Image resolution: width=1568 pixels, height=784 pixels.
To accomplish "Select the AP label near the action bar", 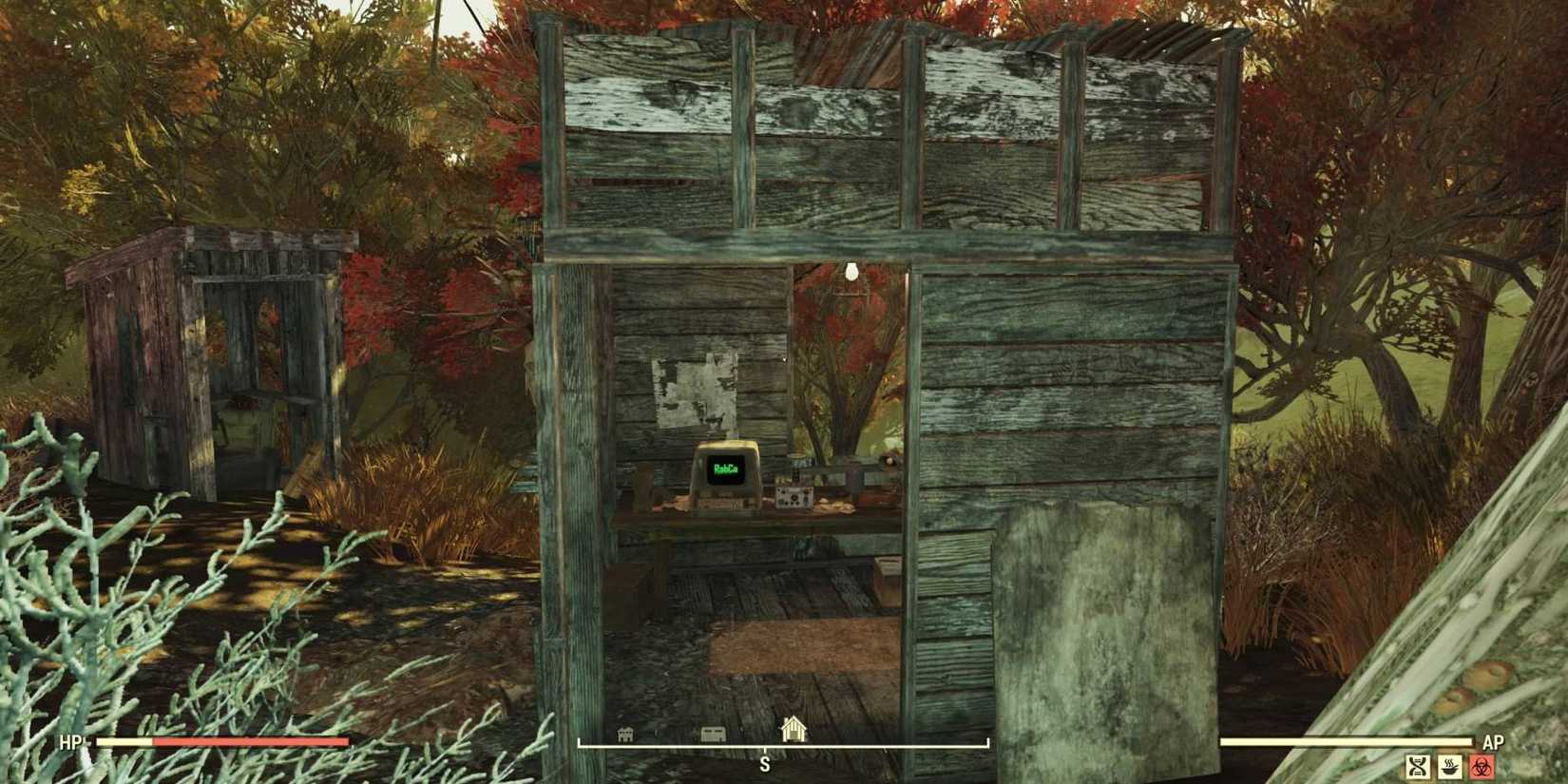I will click(x=1492, y=743).
